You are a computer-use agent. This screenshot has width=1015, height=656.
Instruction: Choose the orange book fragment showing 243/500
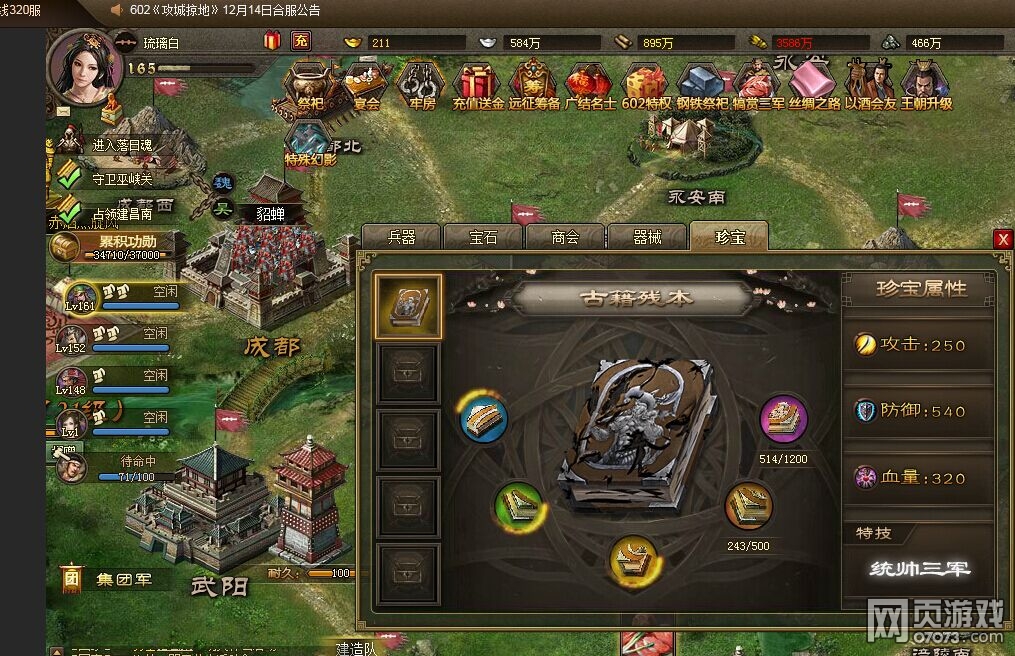tap(748, 507)
